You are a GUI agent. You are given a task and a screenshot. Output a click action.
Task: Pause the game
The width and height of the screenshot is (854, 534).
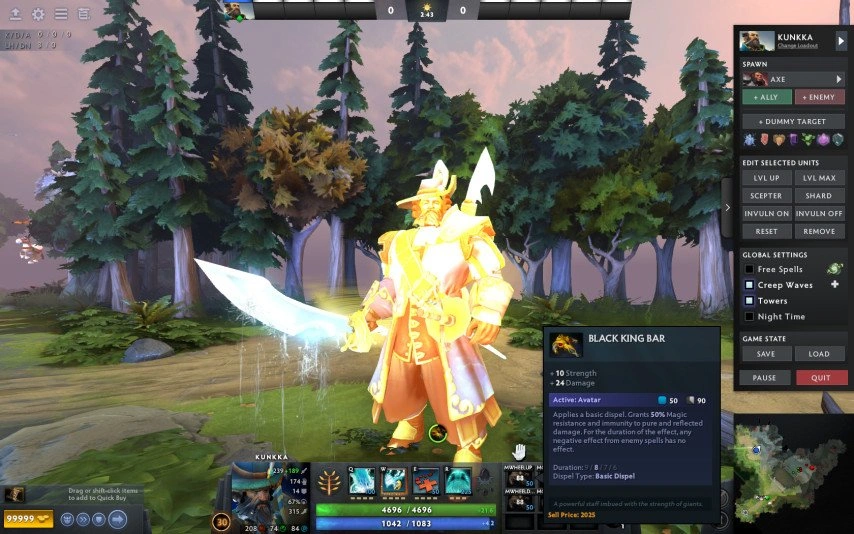coord(764,378)
